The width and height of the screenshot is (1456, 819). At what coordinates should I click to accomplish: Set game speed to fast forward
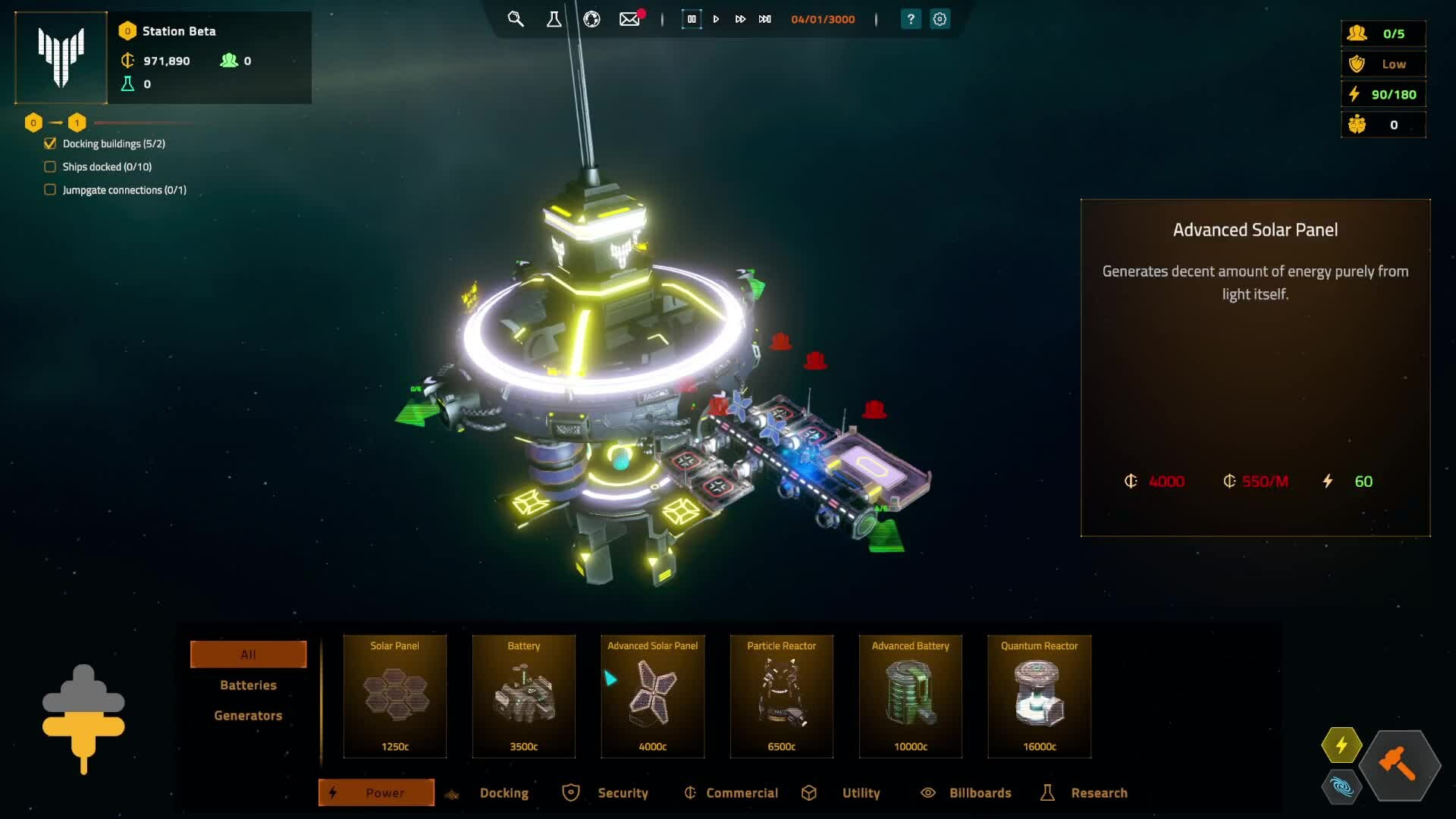[x=740, y=19]
